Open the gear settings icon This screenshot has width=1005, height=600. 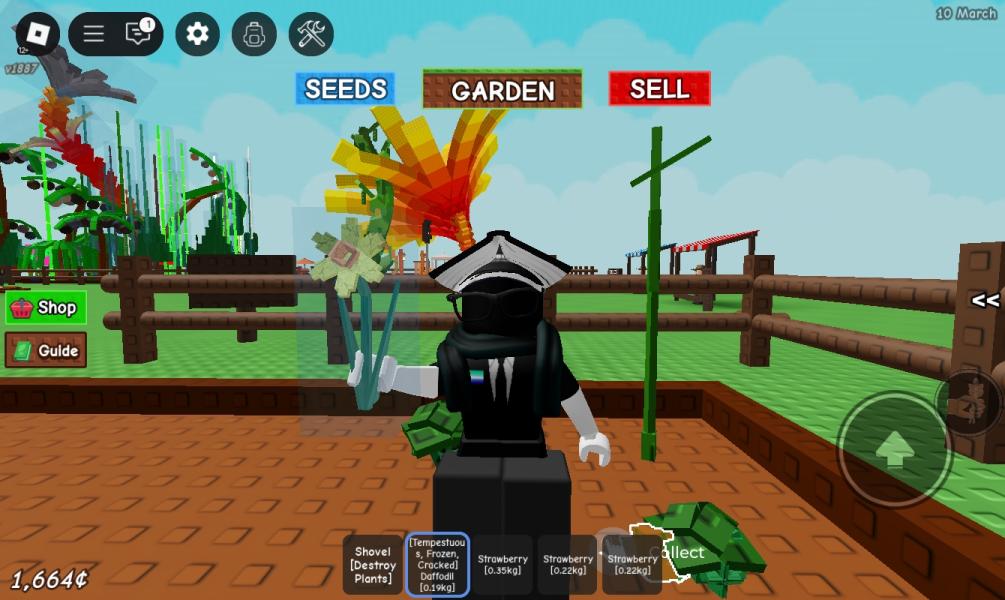click(x=197, y=34)
